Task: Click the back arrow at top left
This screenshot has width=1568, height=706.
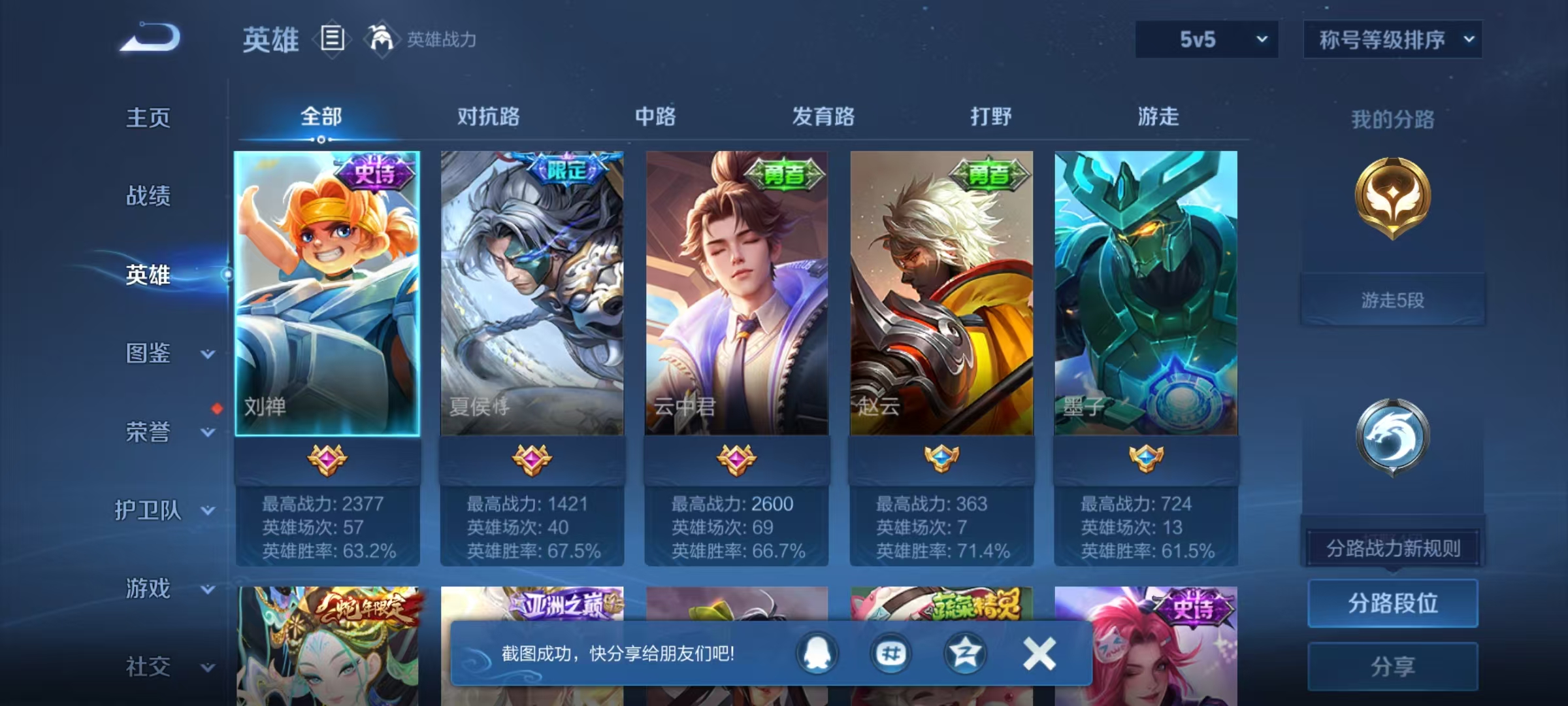Action: pos(150,37)
